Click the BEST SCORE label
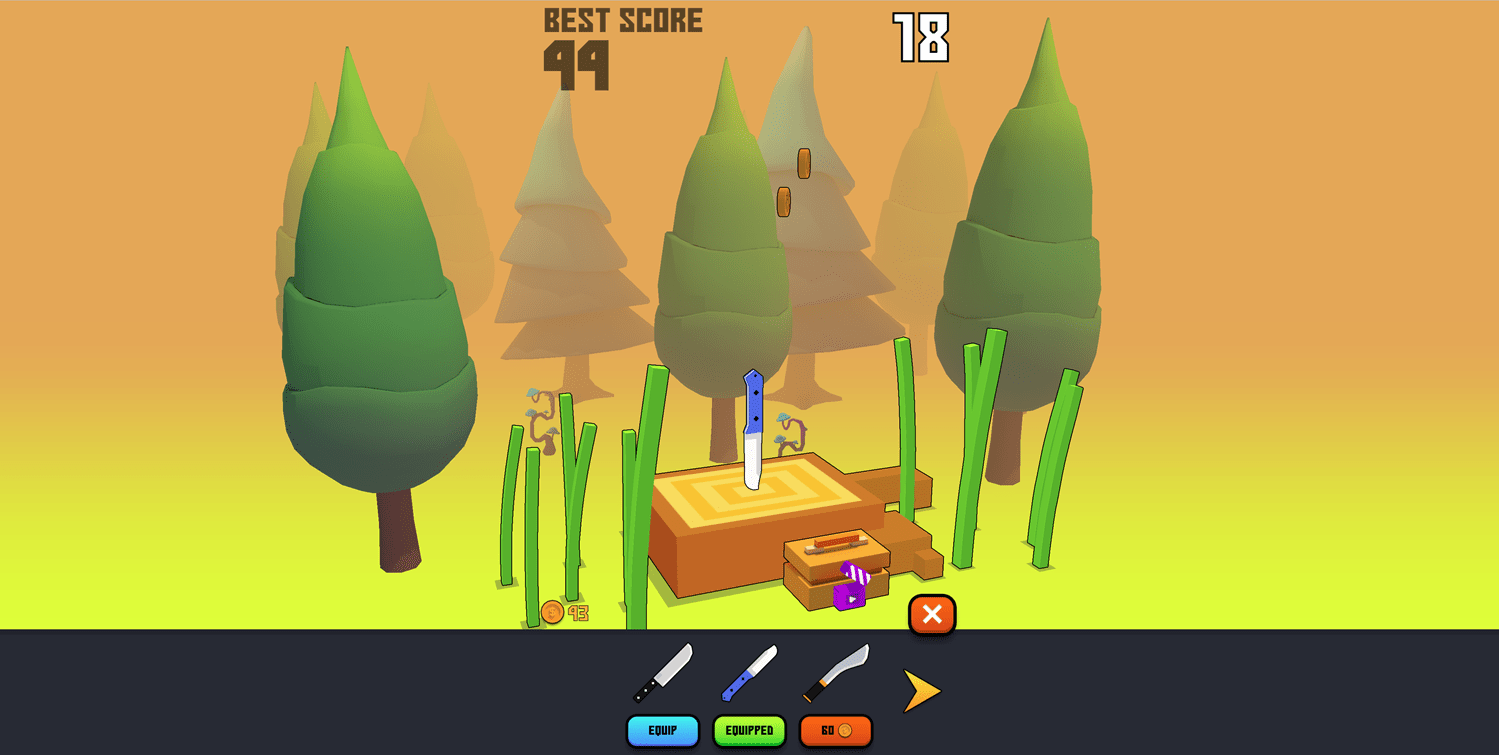This screenshot has height=755, width=1499. pyautogui.click(x=621, y=18)
